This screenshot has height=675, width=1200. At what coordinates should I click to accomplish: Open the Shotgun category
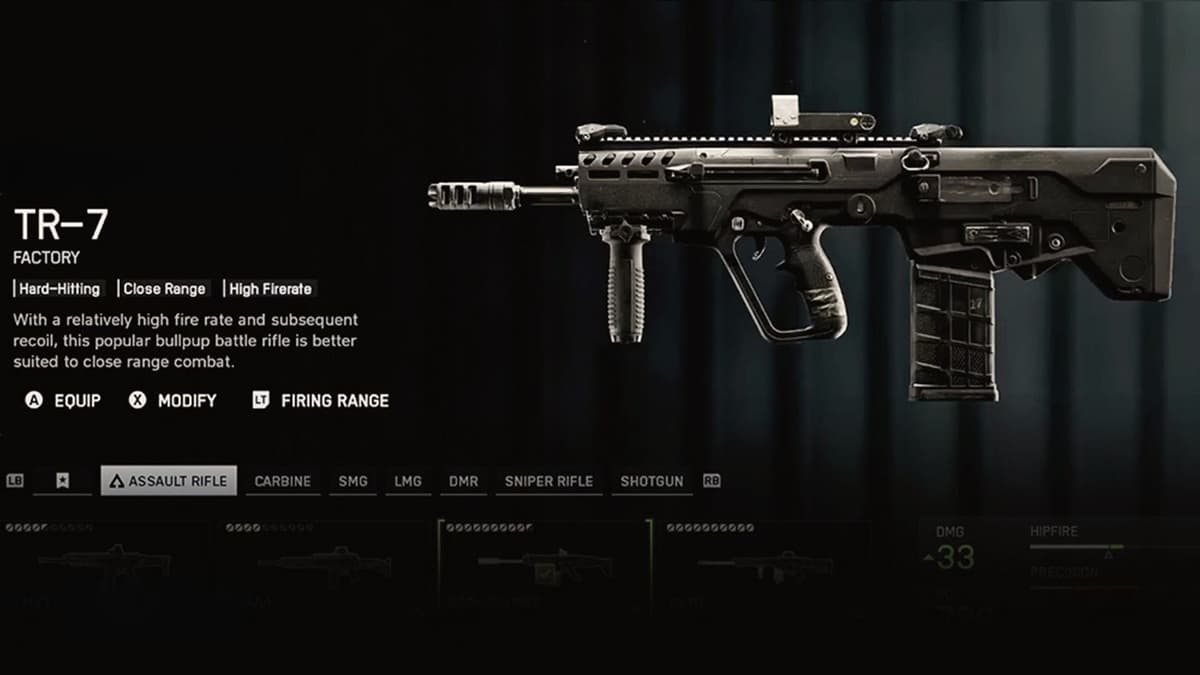point(652,481)
